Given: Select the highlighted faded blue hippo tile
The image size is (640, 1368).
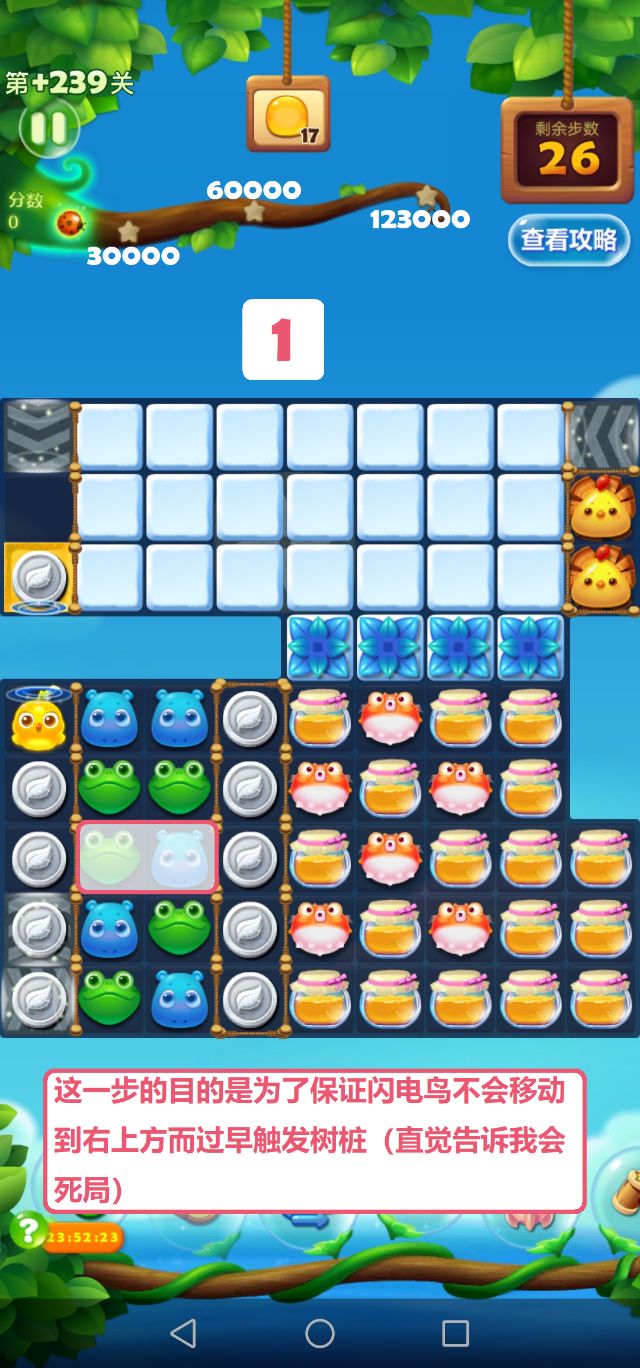Looking at the screenshot, I should [x=180, y=858].
